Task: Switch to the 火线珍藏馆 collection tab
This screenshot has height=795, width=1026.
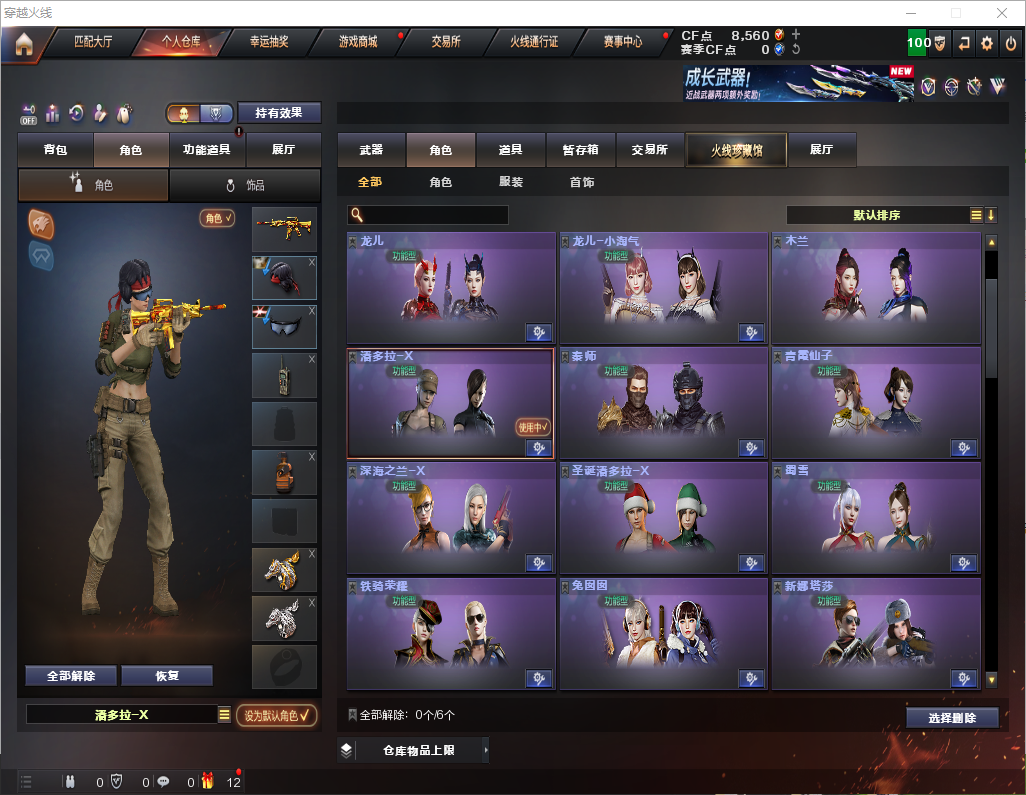Action: tap(736, 150)
